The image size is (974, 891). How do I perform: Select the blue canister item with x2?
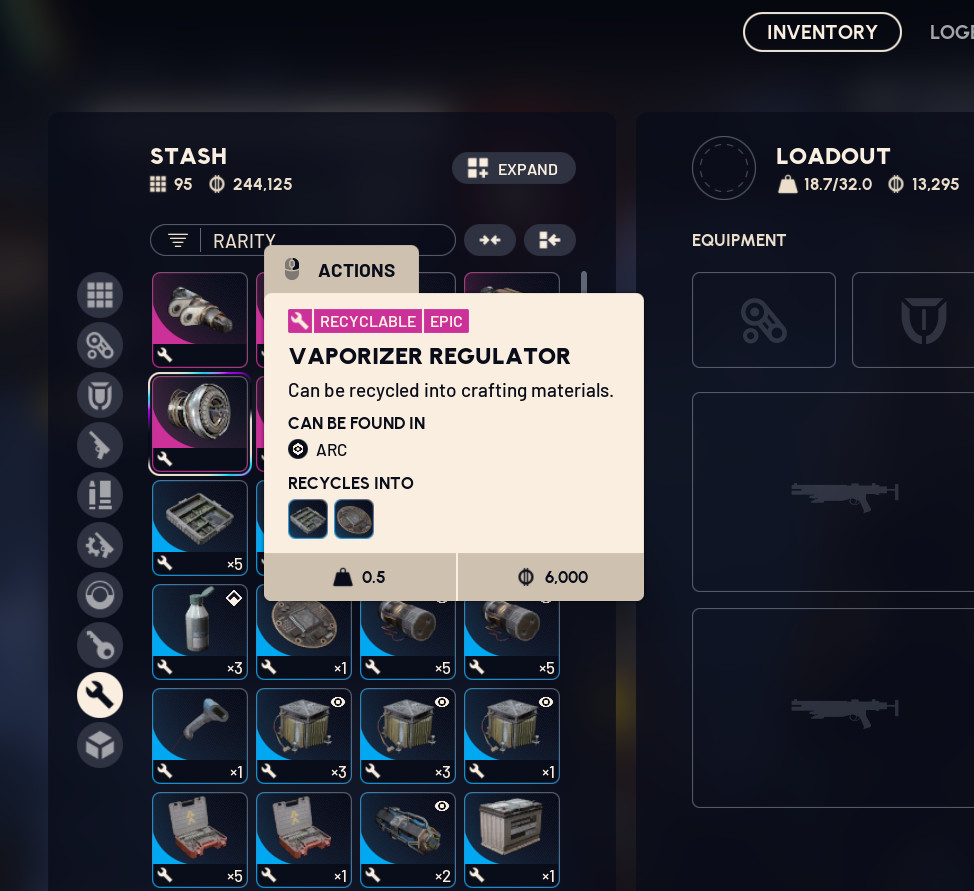coord(408,840)
